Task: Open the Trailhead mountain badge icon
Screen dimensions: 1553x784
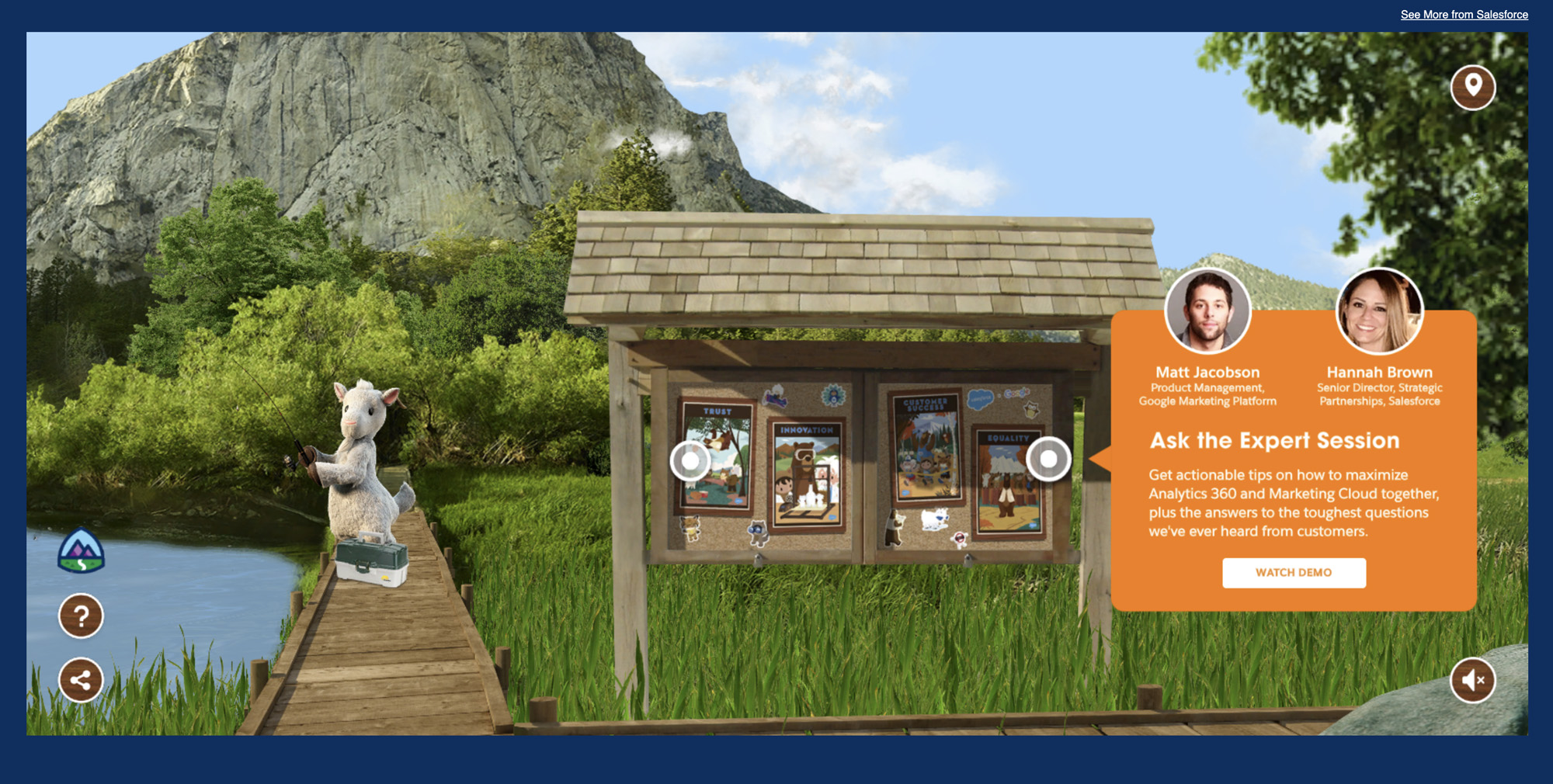Action: point(81,552)
